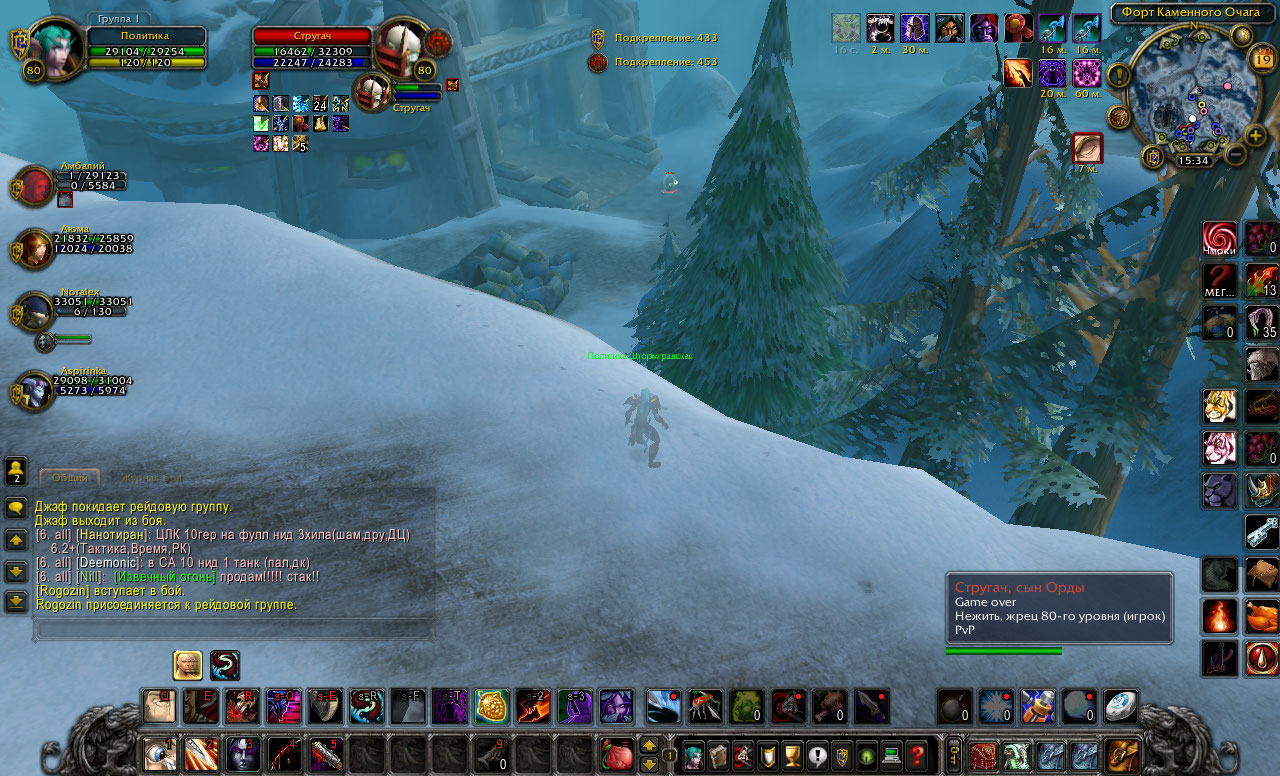Open the social friends button above chat
The height and width of the screenshot is (776, 1280).
(16, 470)
